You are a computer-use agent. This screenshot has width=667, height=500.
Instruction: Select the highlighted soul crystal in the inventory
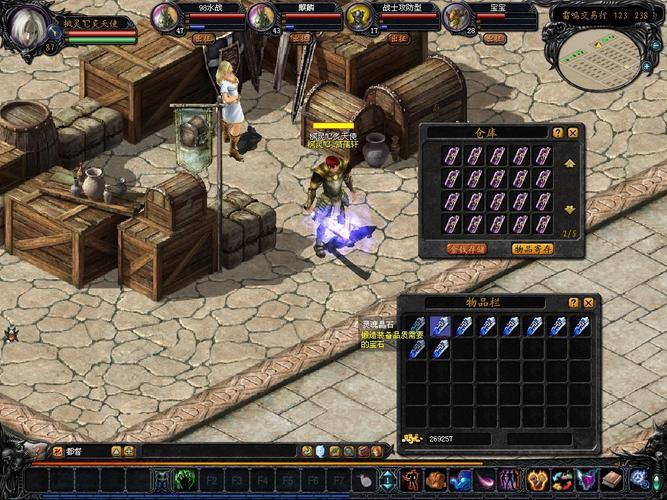click(416, 326)
